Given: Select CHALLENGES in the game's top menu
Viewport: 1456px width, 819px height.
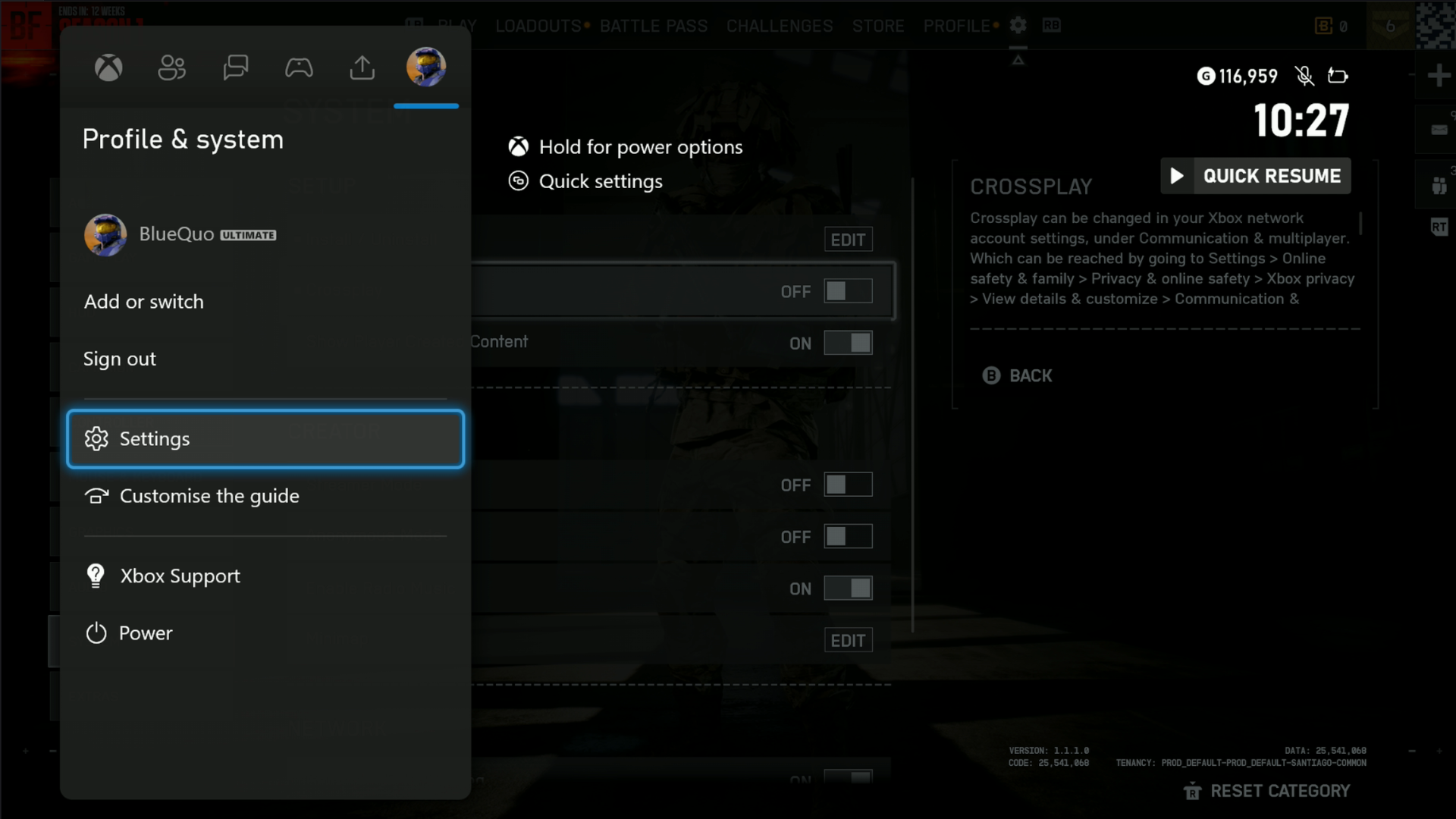Looking at the screenshot, I should tap(779, 25).
